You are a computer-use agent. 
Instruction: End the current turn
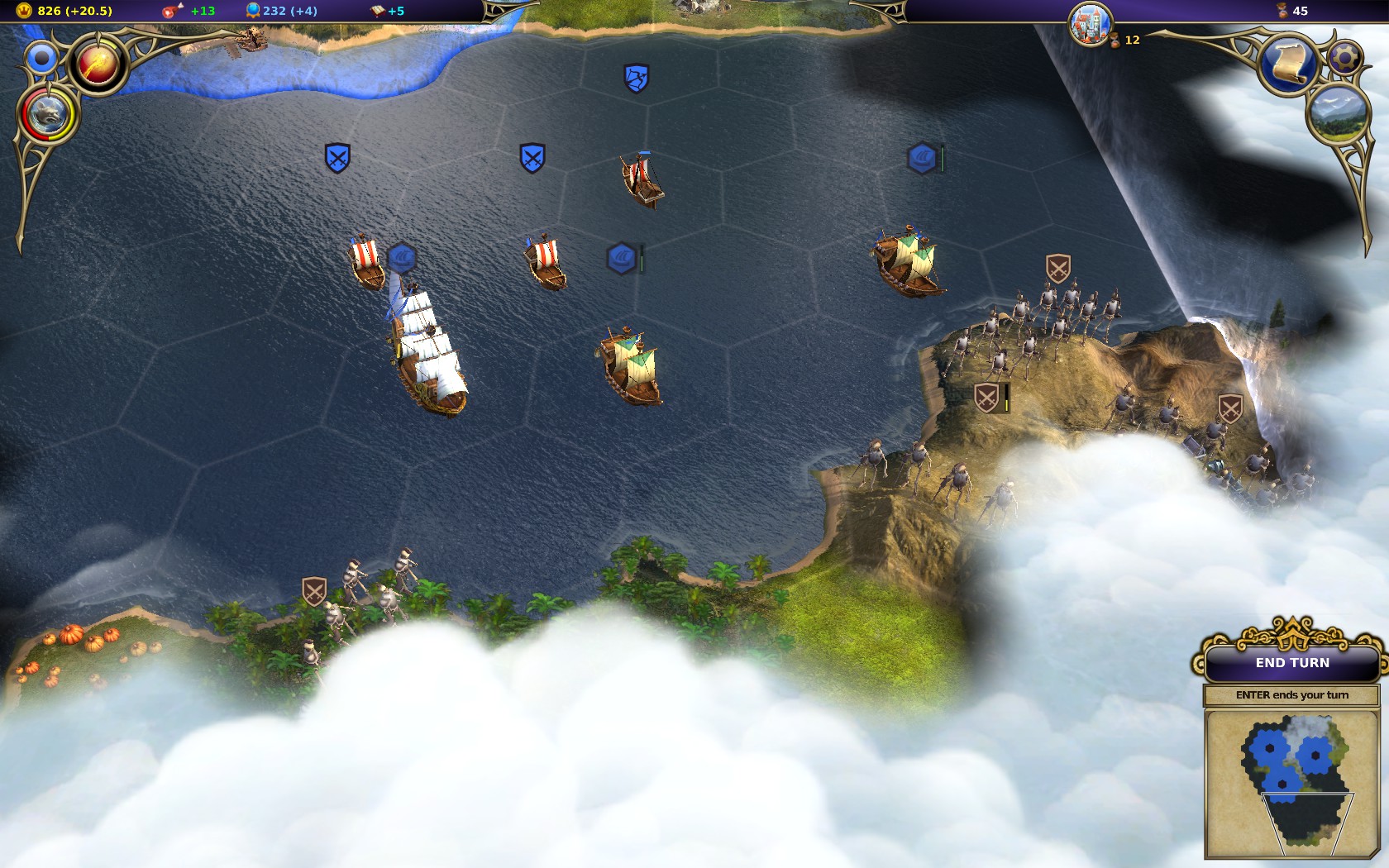pos(1292,663)
